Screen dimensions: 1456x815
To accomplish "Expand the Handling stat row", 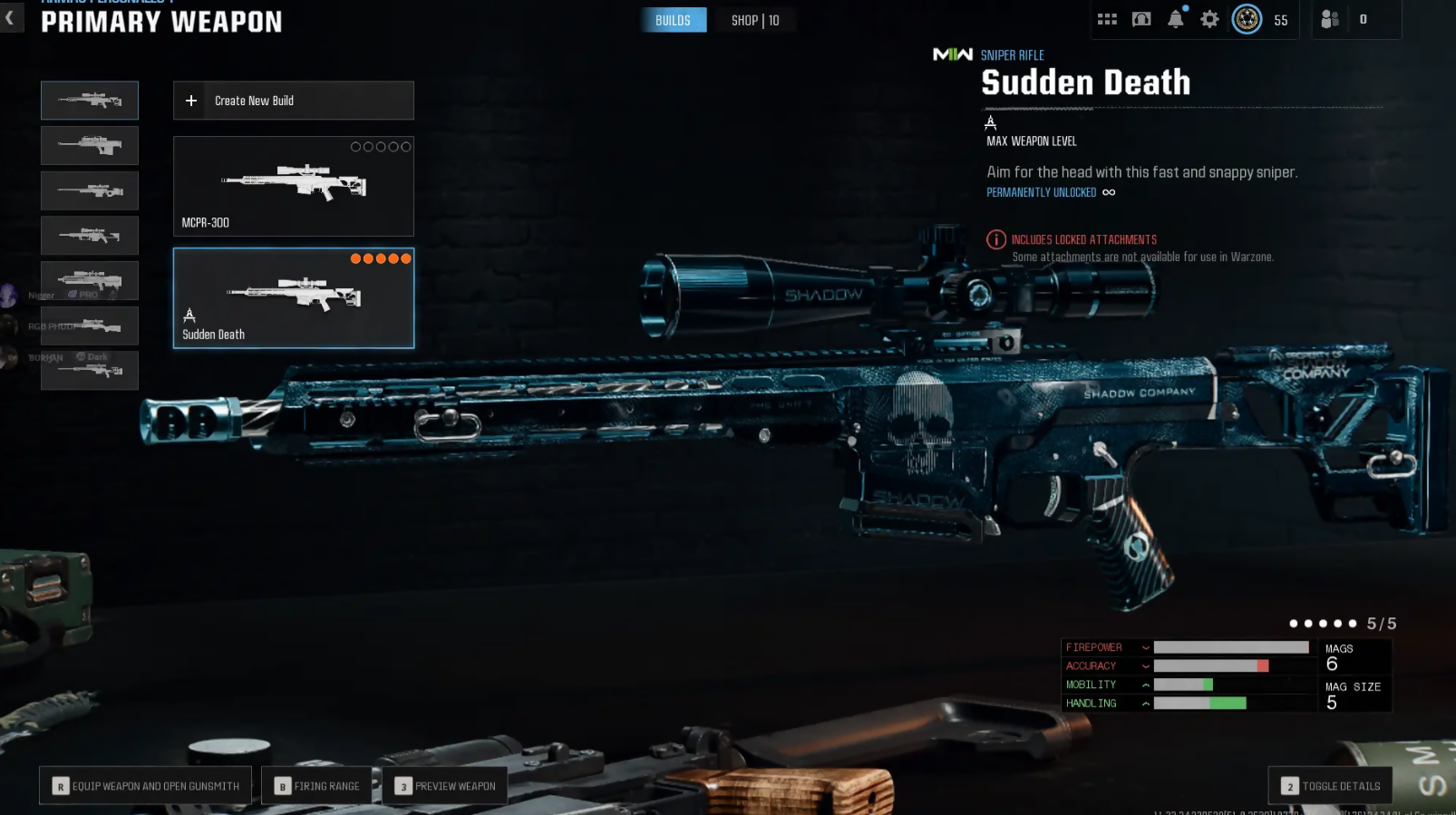I will tap(1146, 703).
